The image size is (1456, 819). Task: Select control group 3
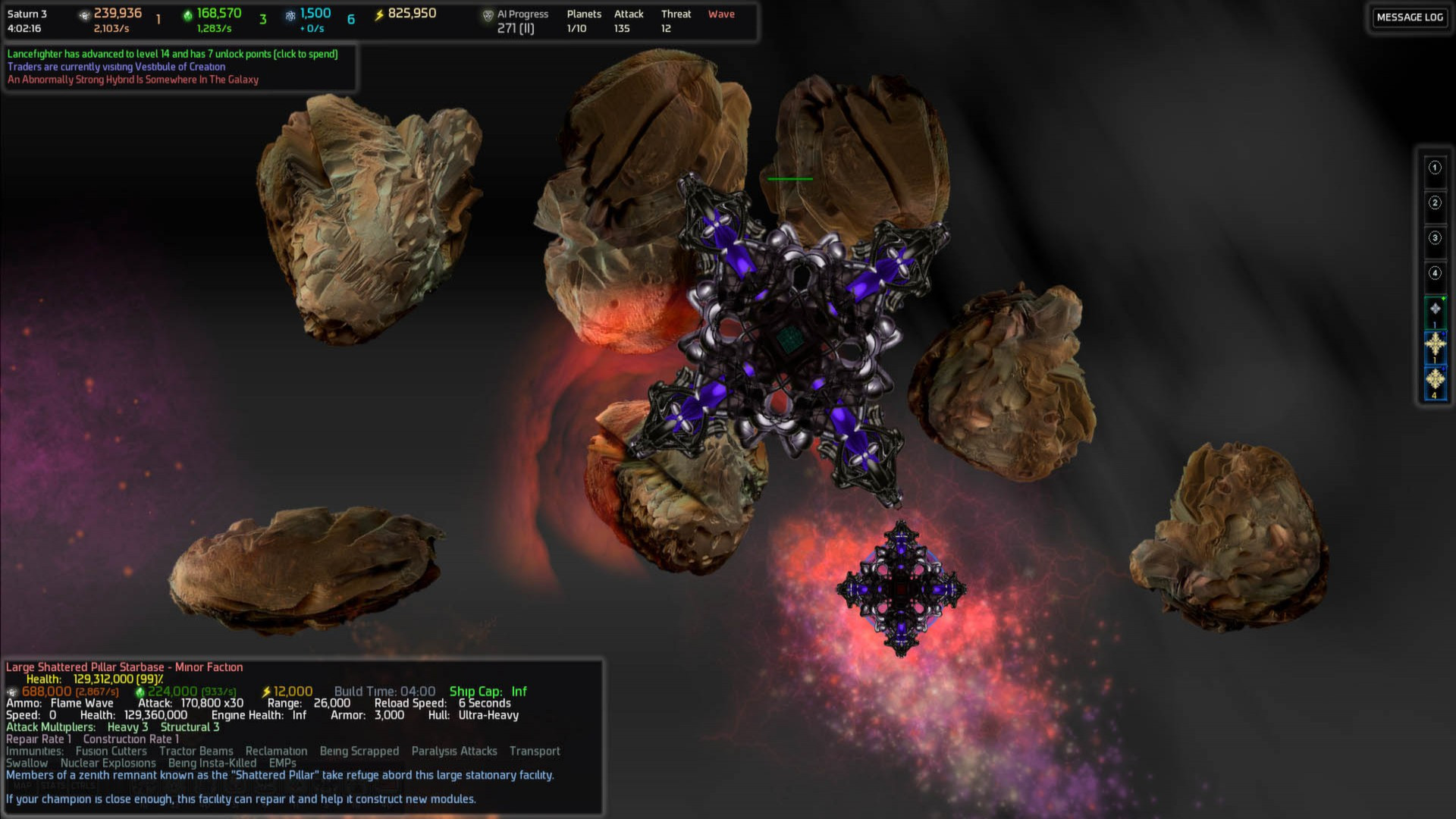click(x=1434, y=238)
